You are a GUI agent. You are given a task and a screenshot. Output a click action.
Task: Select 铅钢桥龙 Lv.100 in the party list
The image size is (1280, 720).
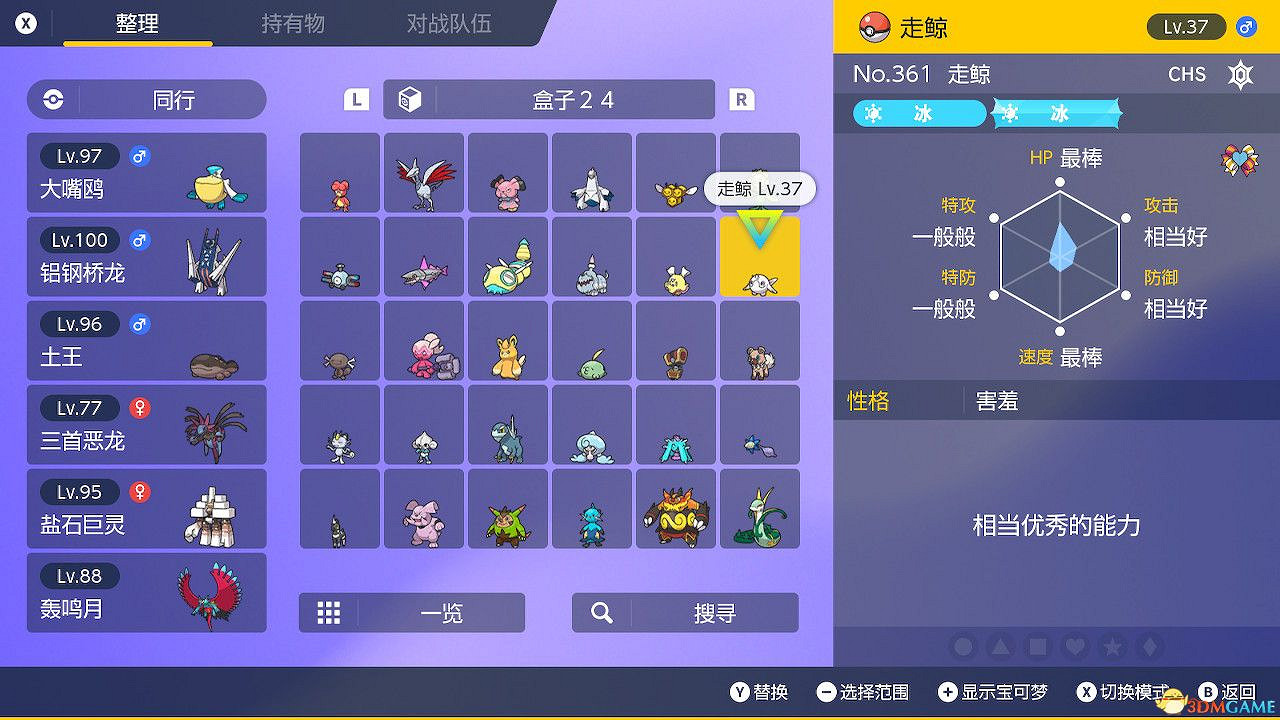(x=146, y=257)
